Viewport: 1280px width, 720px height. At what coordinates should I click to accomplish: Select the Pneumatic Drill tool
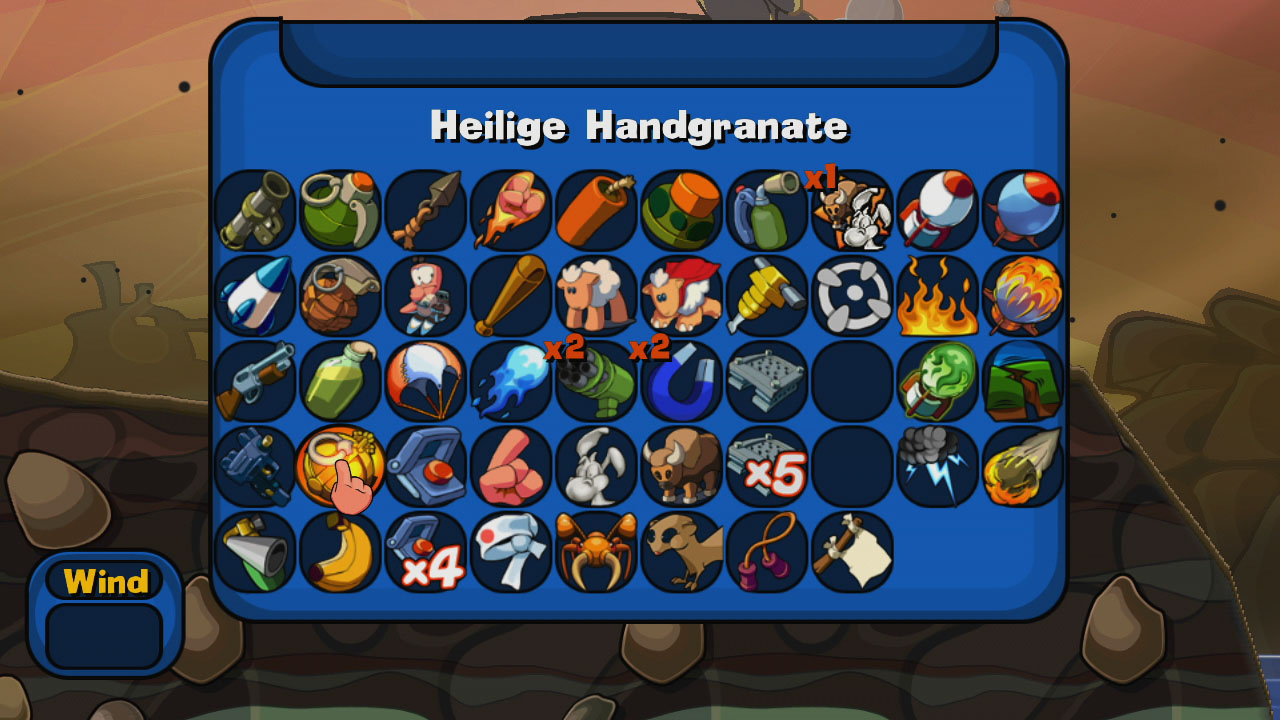[767, 295]
